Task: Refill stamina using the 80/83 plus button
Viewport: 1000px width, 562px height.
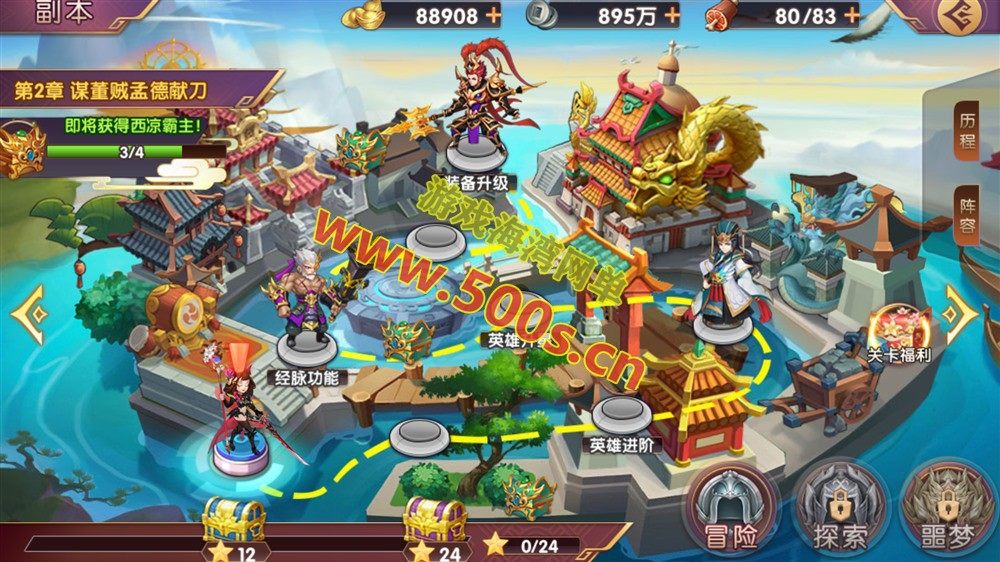Action: 851,15
